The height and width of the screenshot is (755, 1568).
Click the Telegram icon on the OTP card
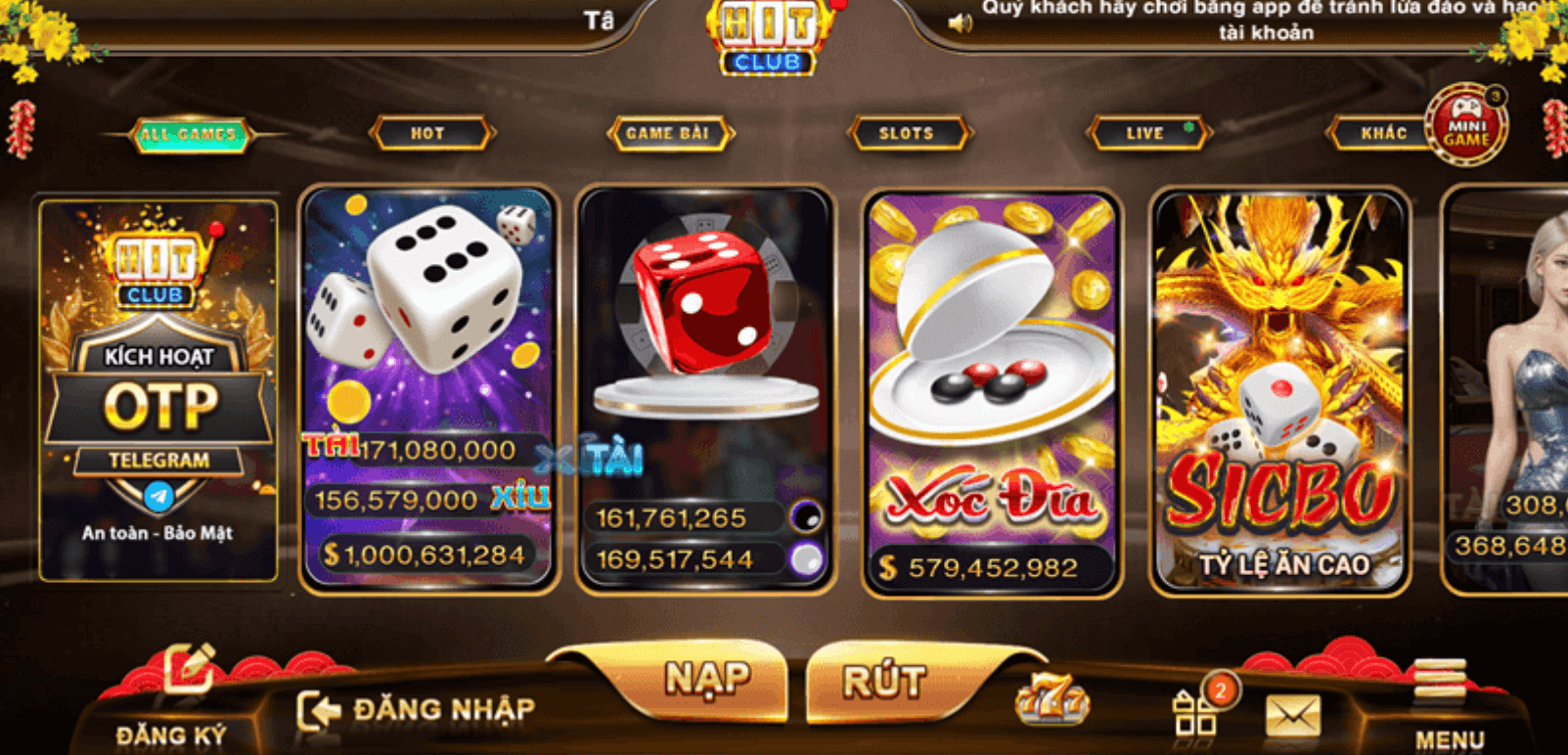point(157,495)
